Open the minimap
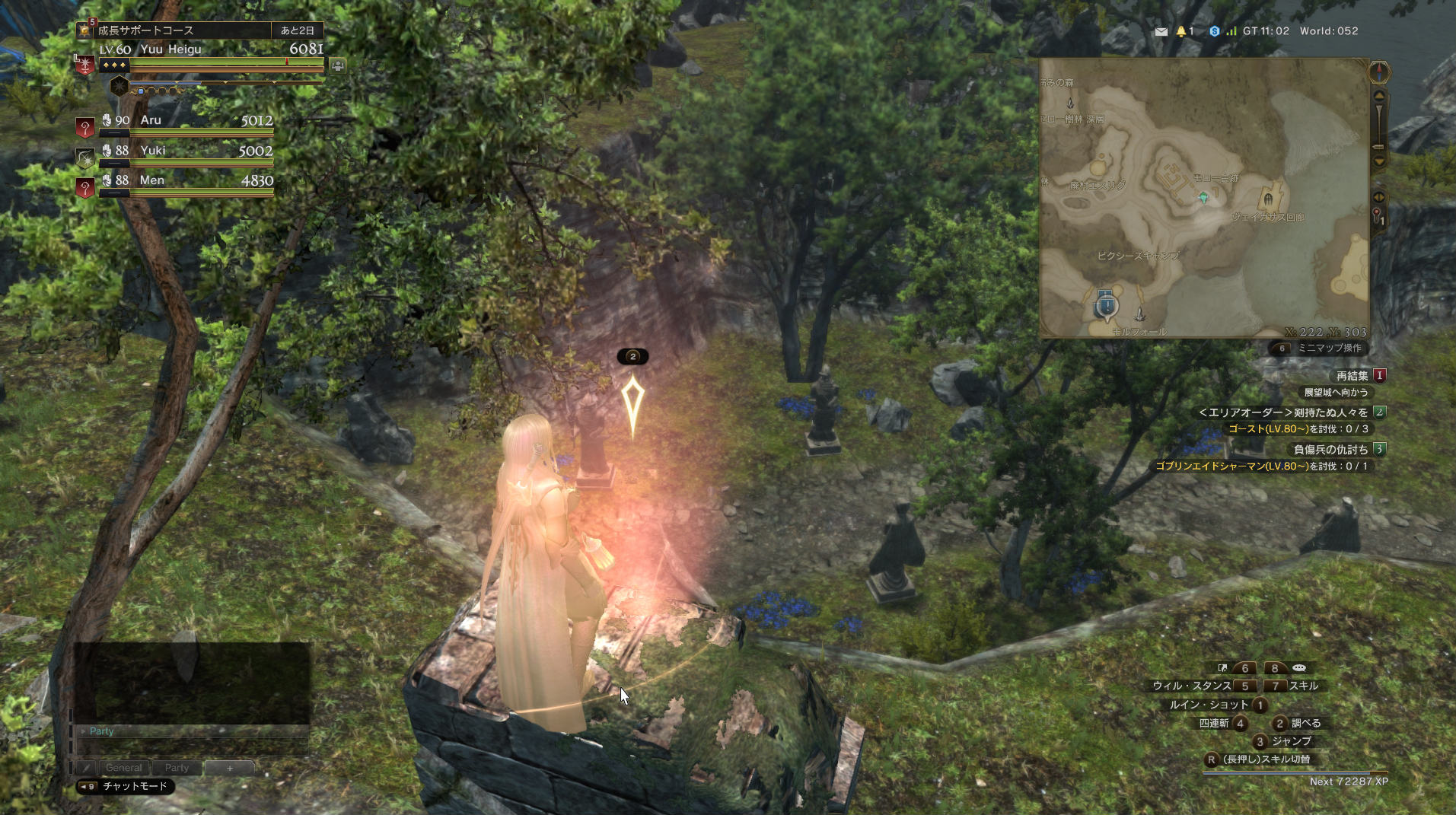The height and width of the screenshot is (815, 1456). (1204, 198)
